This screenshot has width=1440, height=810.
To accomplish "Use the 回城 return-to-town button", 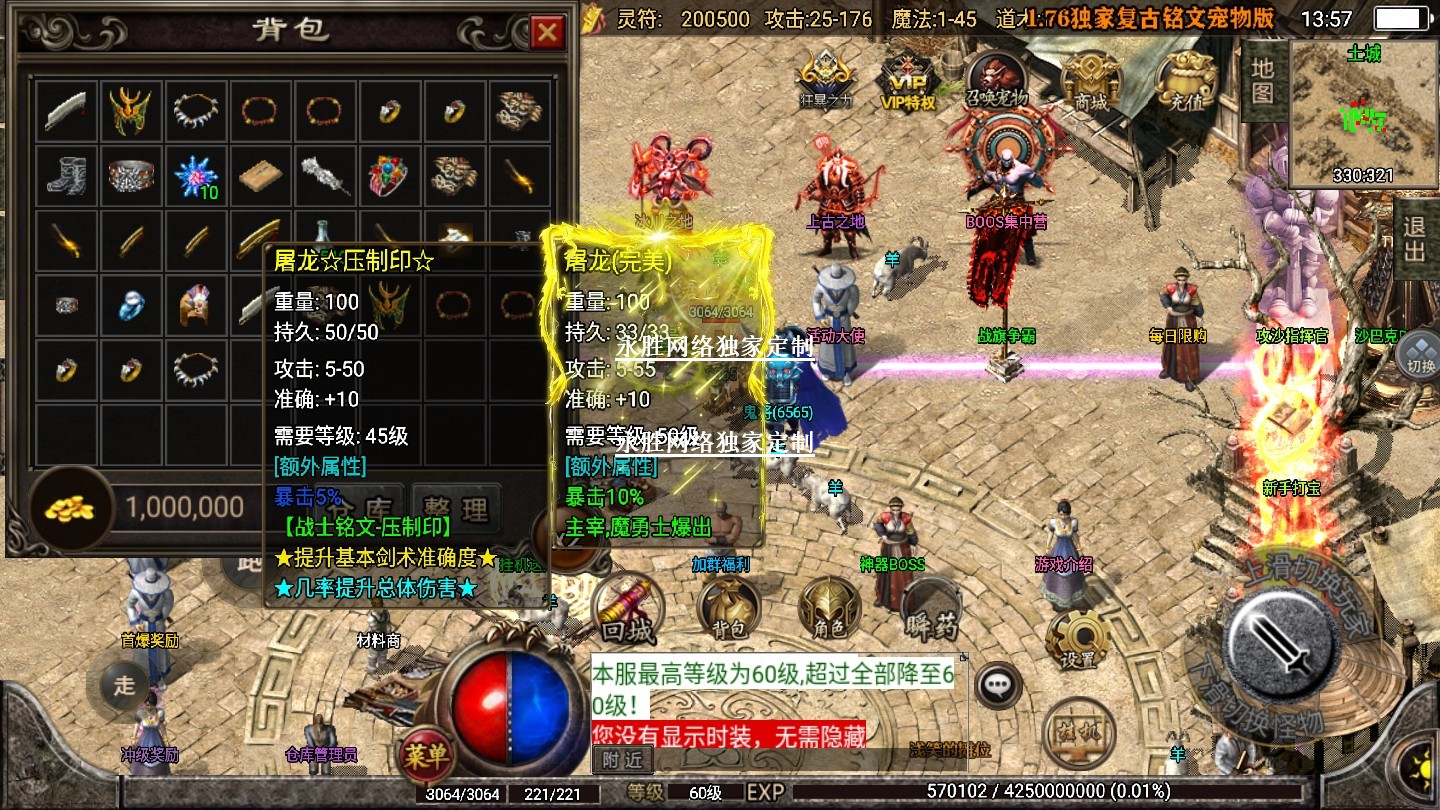I will tap(627, 610).
